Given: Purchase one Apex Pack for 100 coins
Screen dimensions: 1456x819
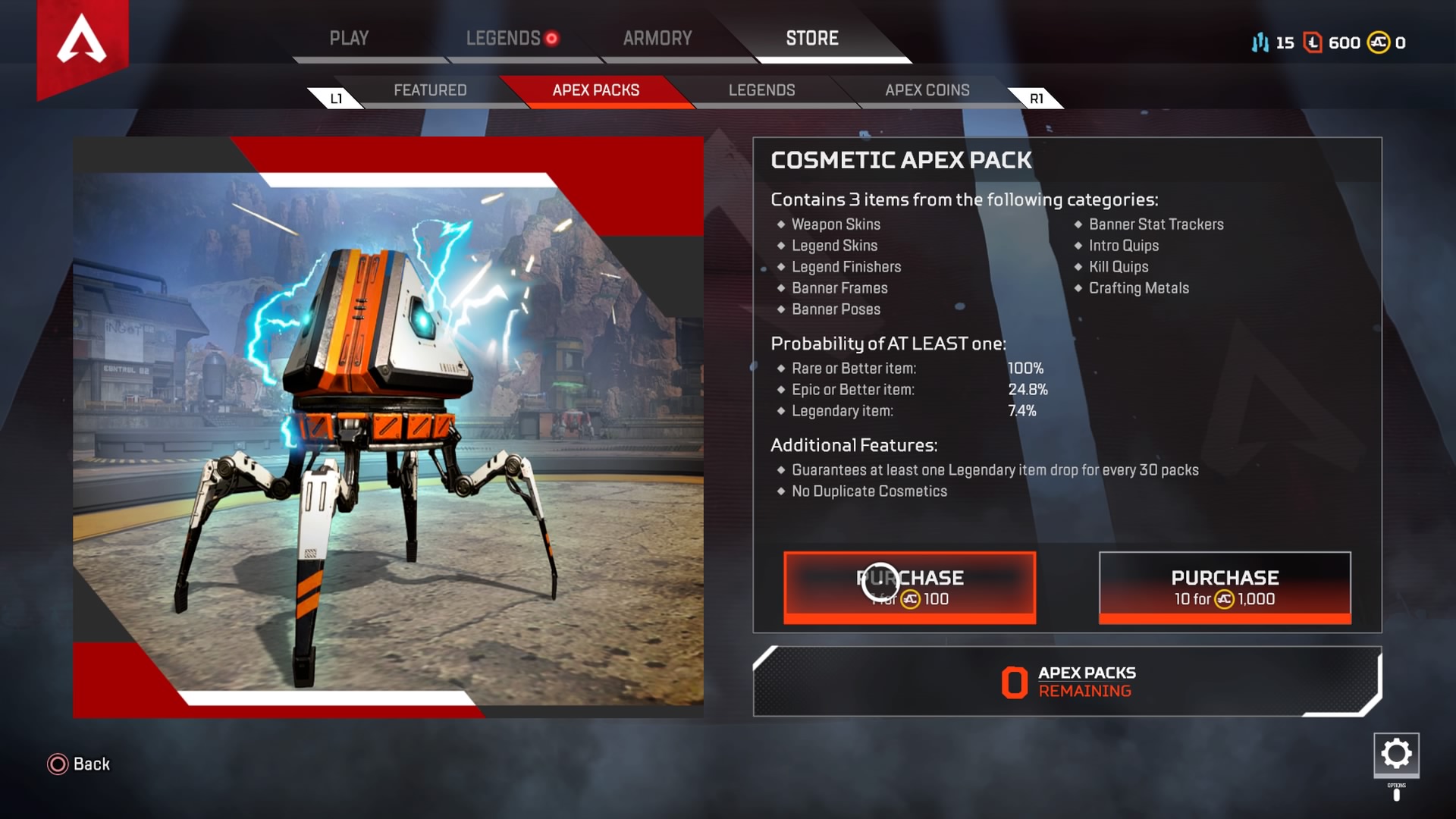Looking at the screenshot, I should 909,588.
